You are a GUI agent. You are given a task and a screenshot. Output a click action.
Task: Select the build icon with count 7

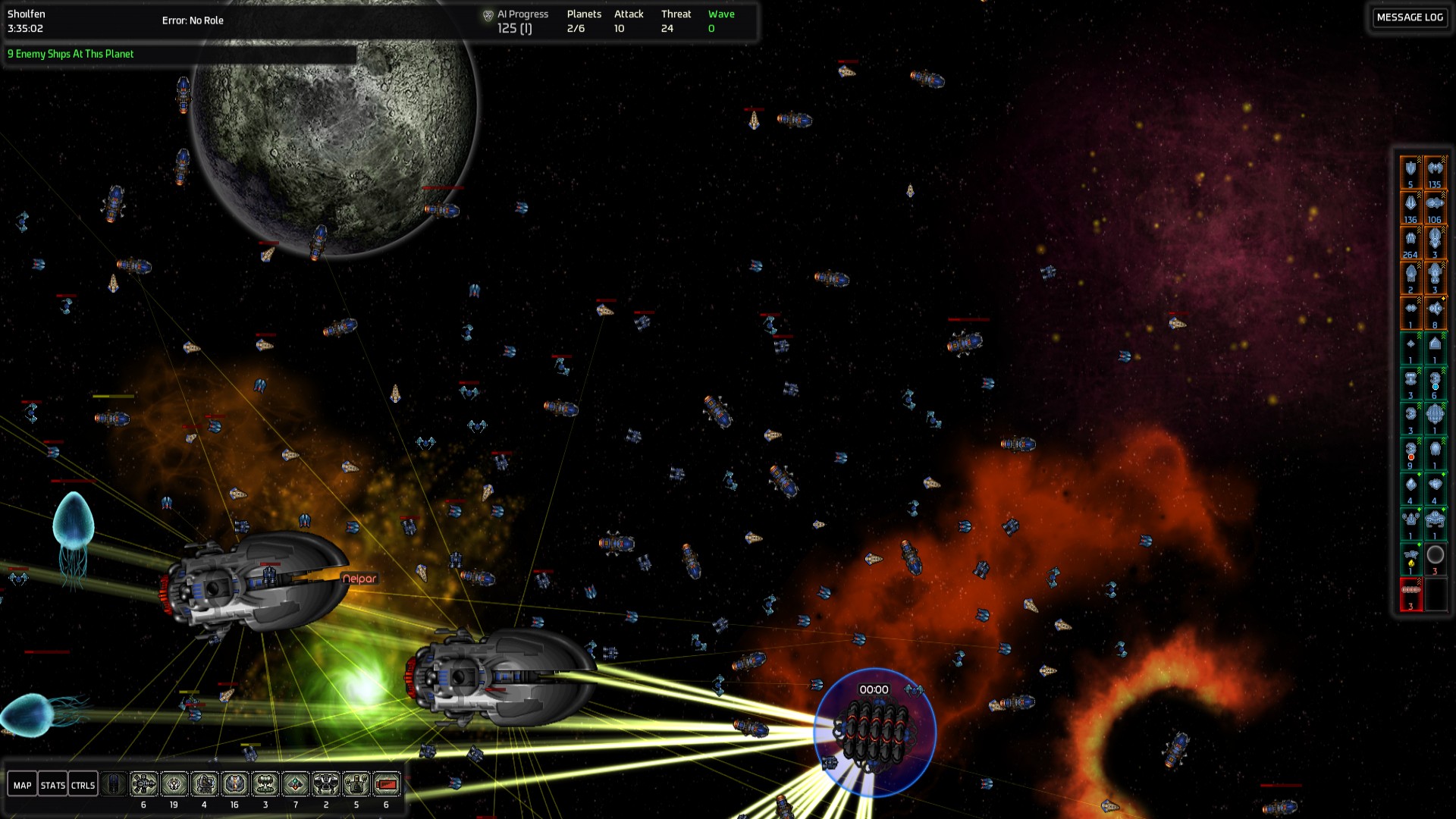click(x=296, y=783)
